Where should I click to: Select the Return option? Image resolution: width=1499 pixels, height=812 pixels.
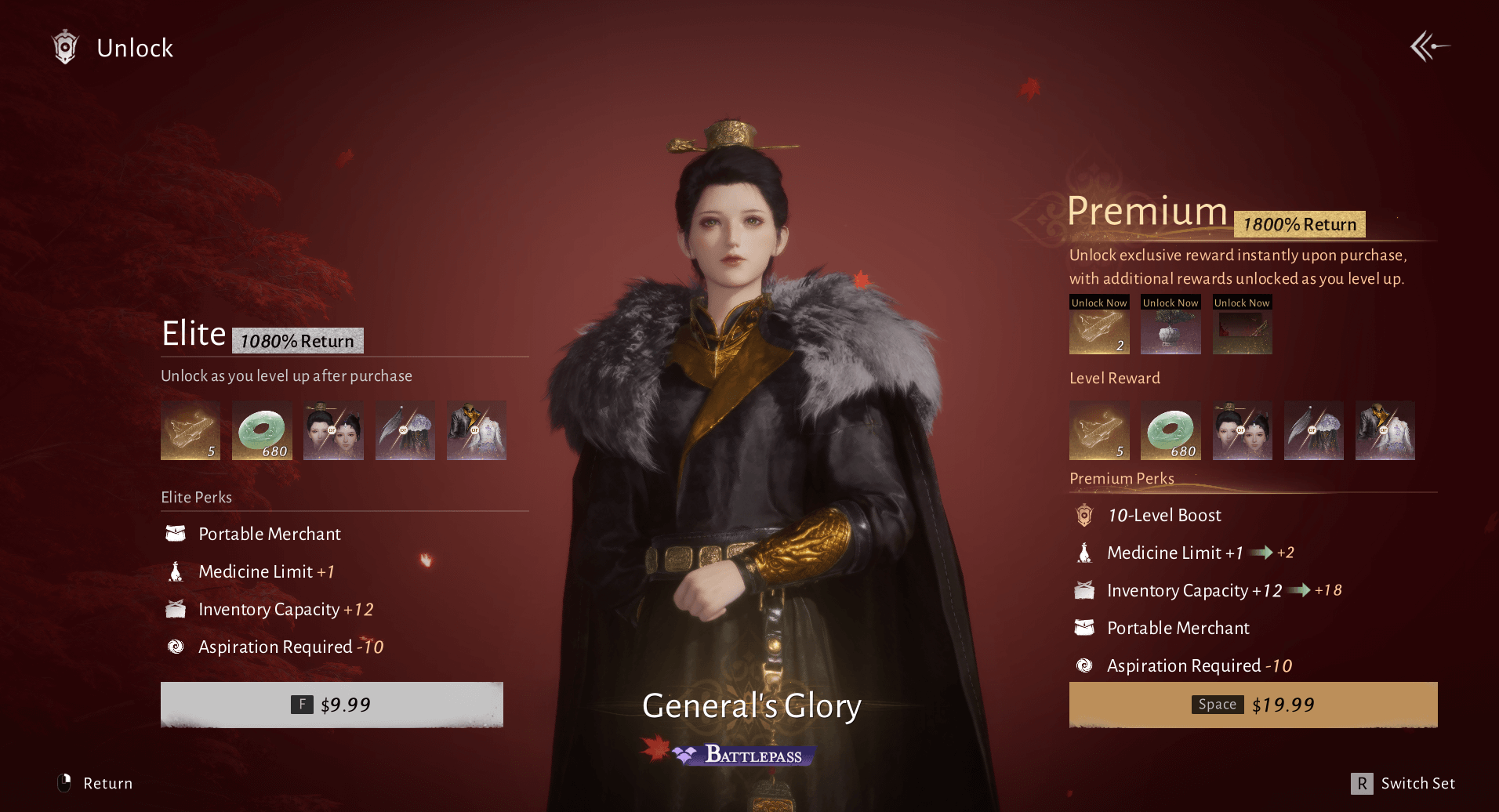(x=96, y=783)
